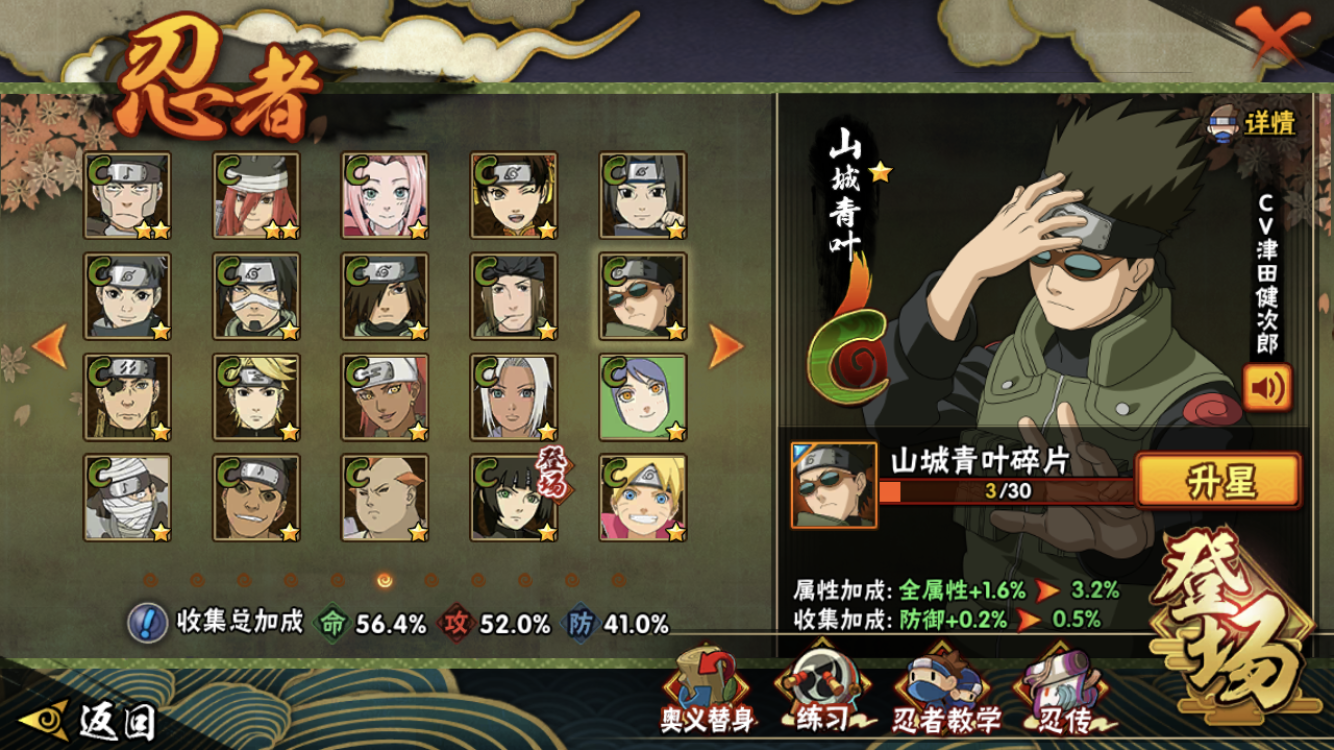Play the character voice with the speaker button
The image size is (1334, 750).
(1267, 388)
